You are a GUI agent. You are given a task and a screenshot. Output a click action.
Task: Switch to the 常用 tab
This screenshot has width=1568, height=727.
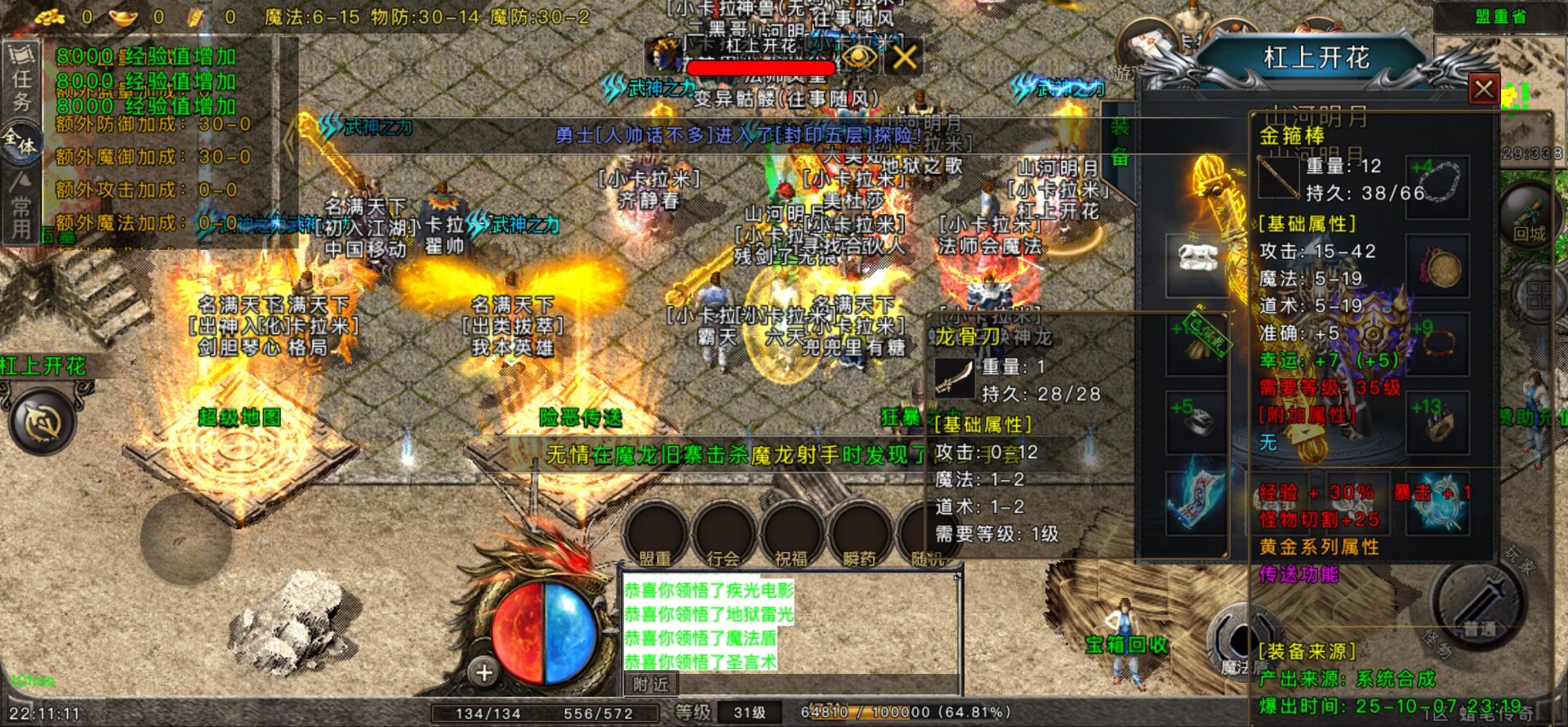[21, 208]
